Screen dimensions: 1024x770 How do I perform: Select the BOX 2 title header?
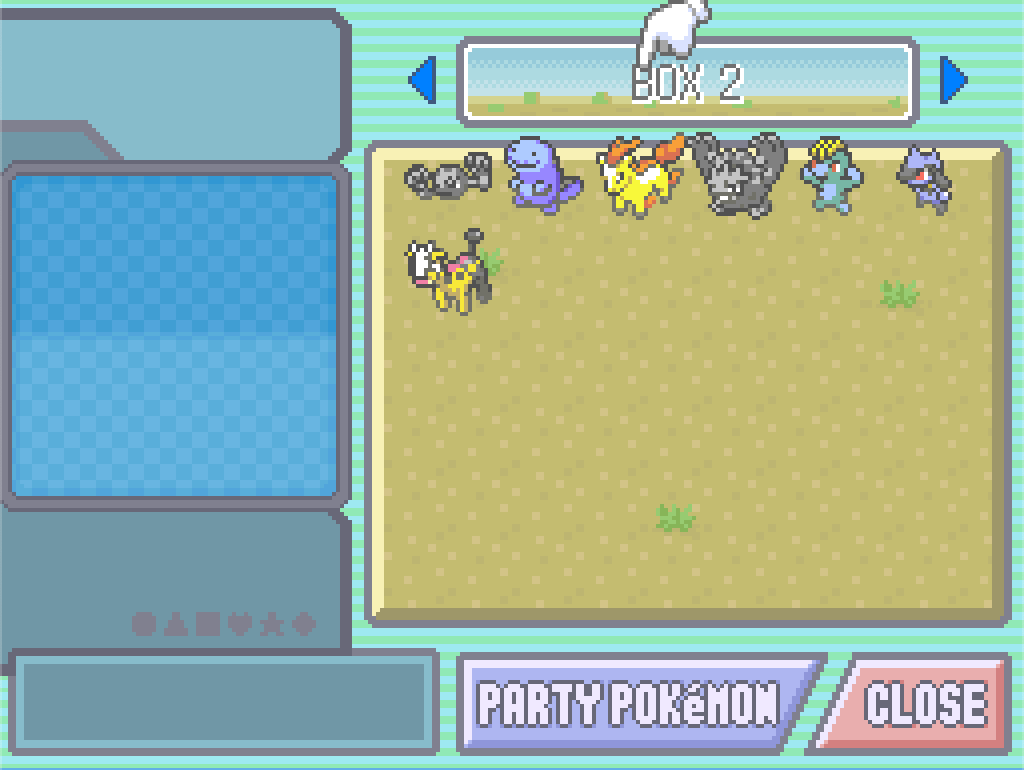[x=688, y=82]
